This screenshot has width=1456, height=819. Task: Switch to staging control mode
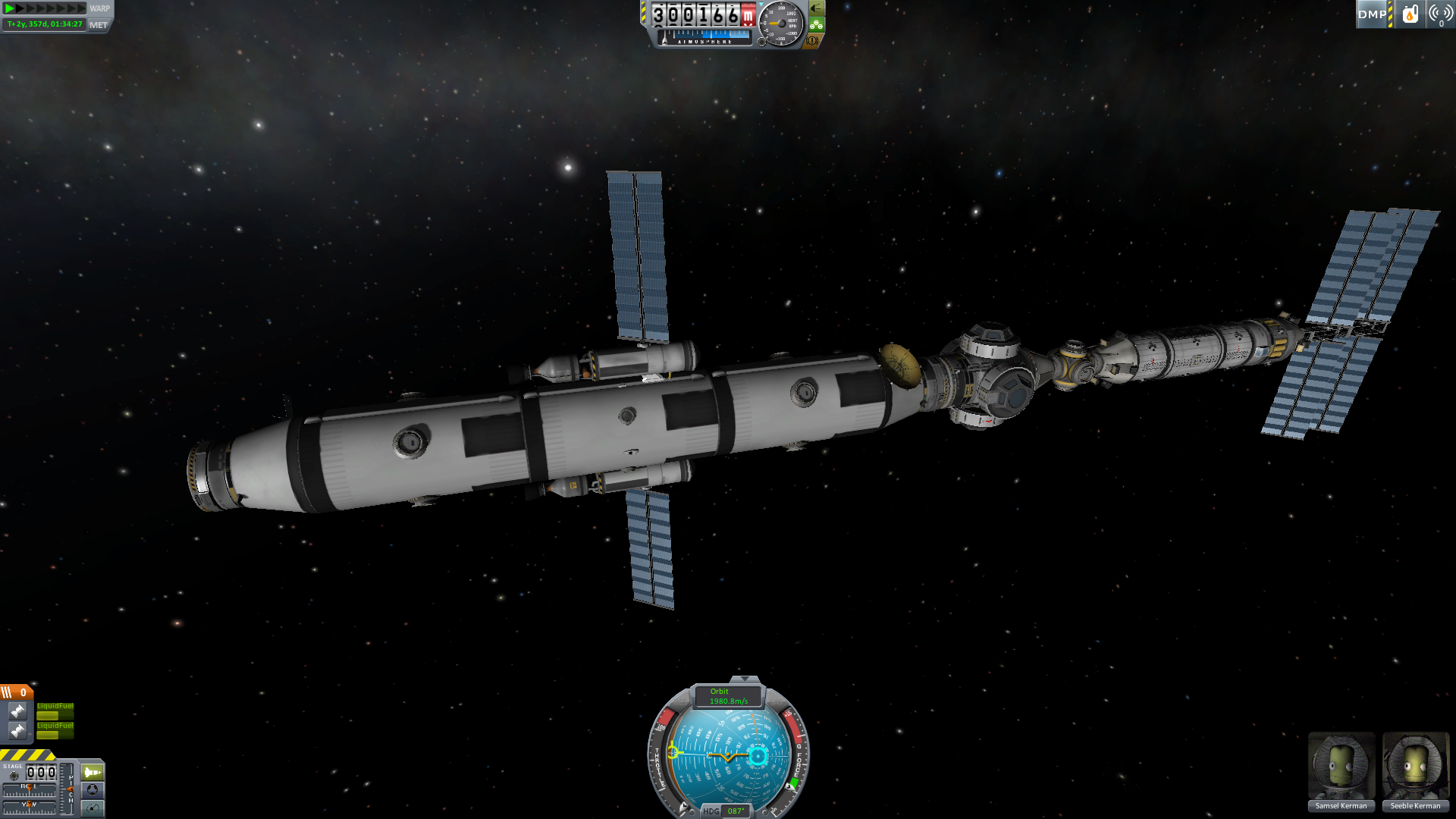pos(93,772)
